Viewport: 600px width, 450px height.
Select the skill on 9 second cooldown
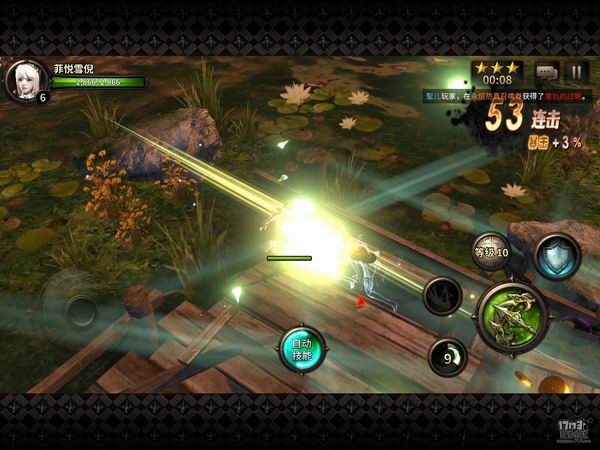[x=447, y=357]
